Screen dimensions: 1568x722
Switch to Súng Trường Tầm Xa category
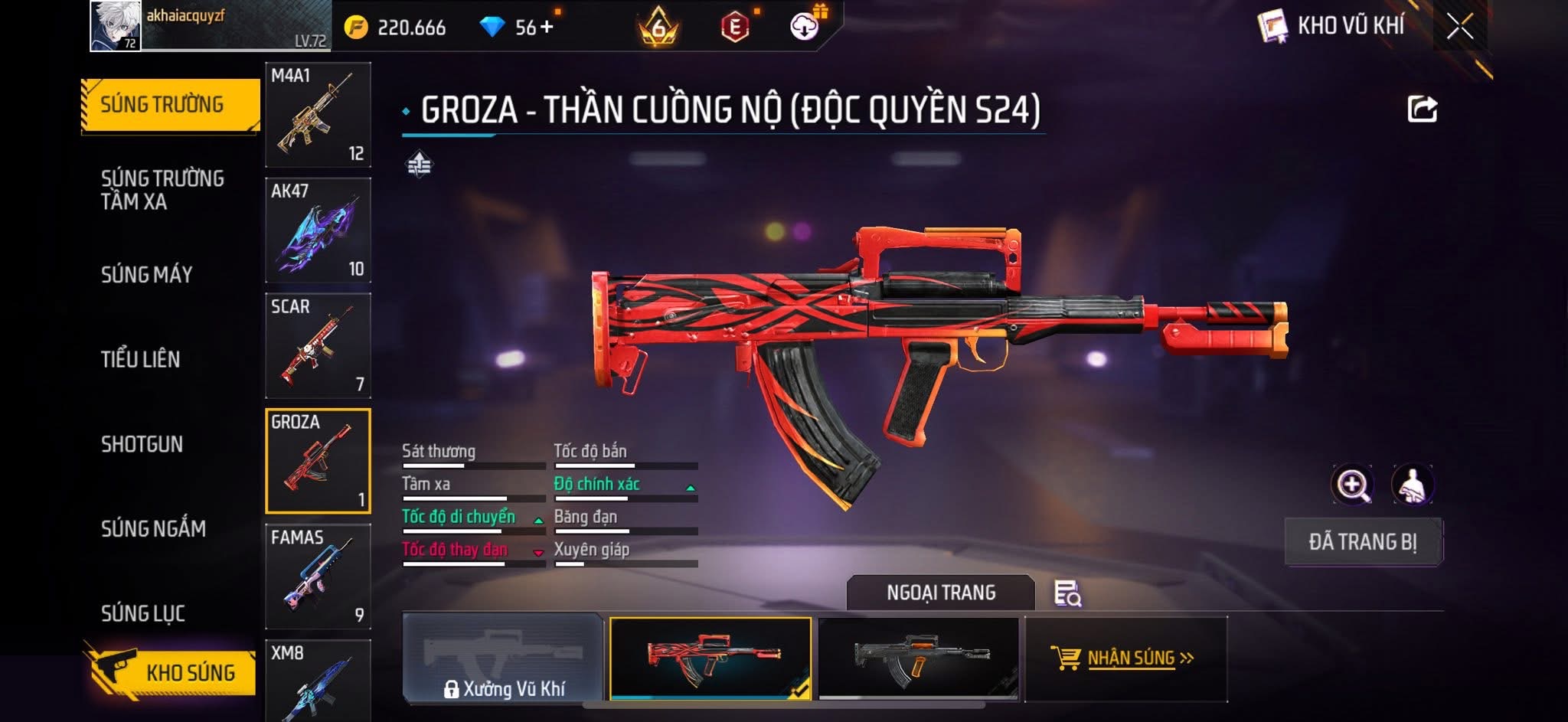[162, 190]
